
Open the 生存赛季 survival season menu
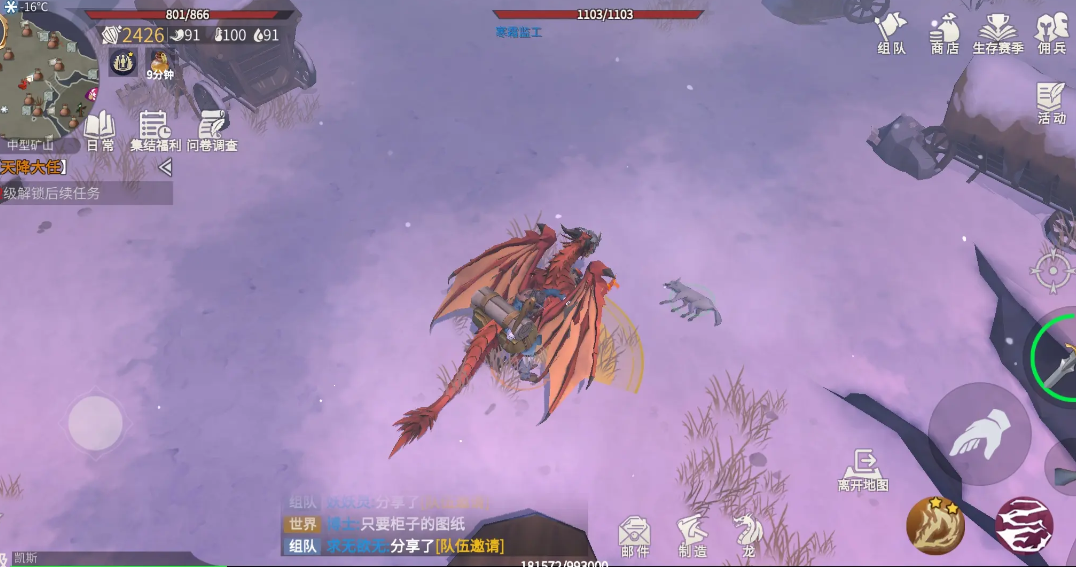(x=997, y=33)
